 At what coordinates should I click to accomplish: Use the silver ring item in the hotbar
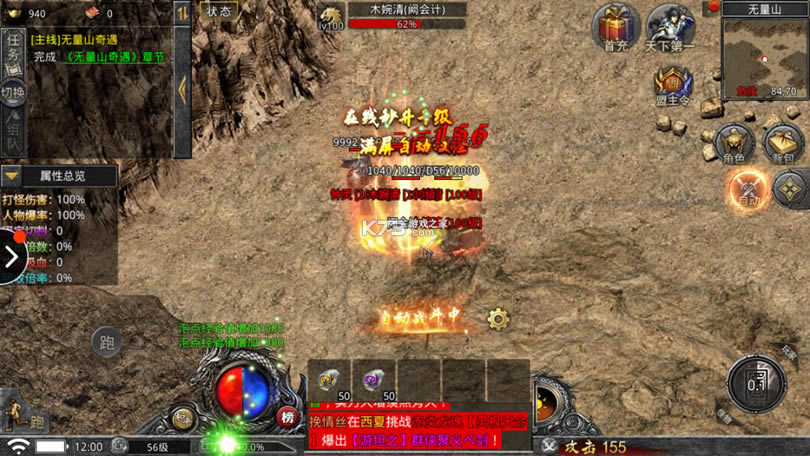[328, 380]
